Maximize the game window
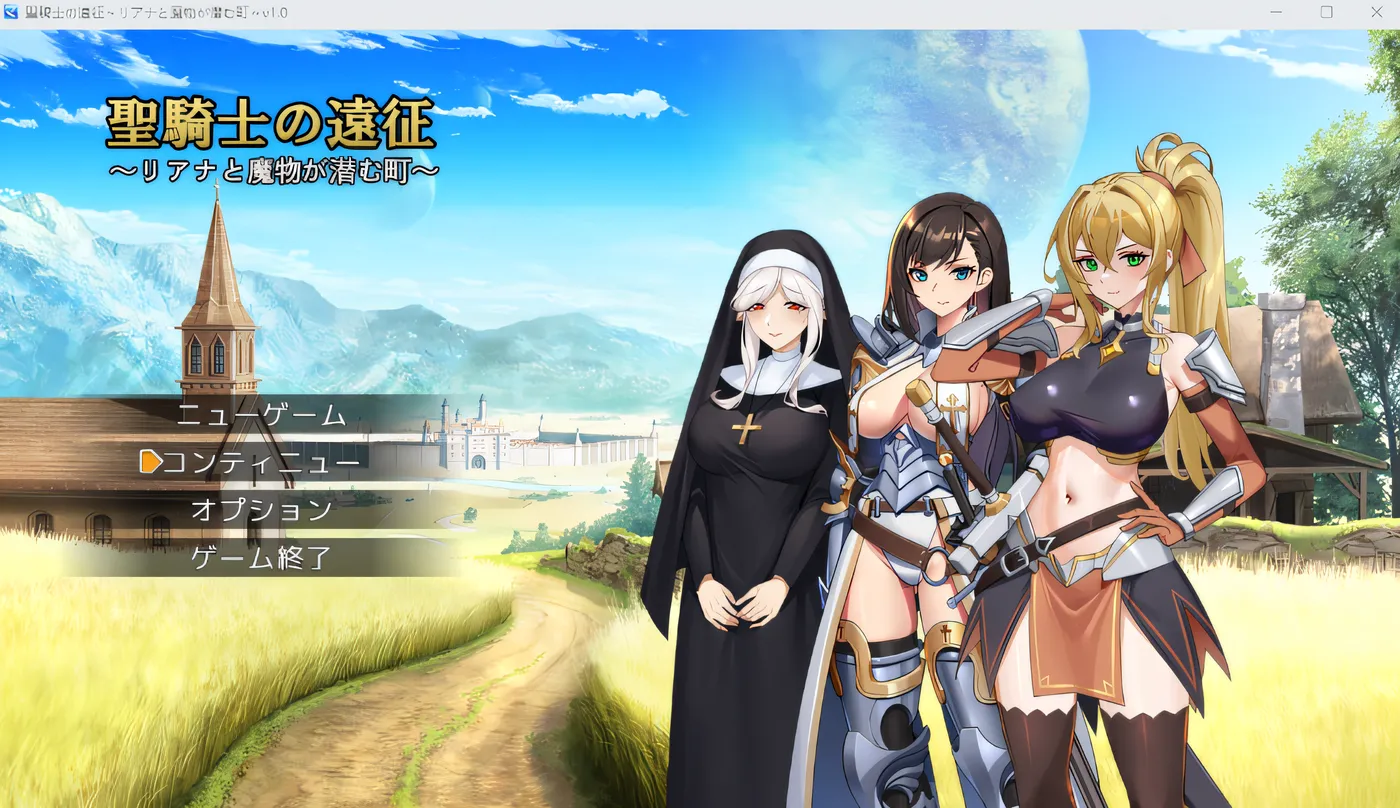1400x808 pixels. pos(1324,12)
